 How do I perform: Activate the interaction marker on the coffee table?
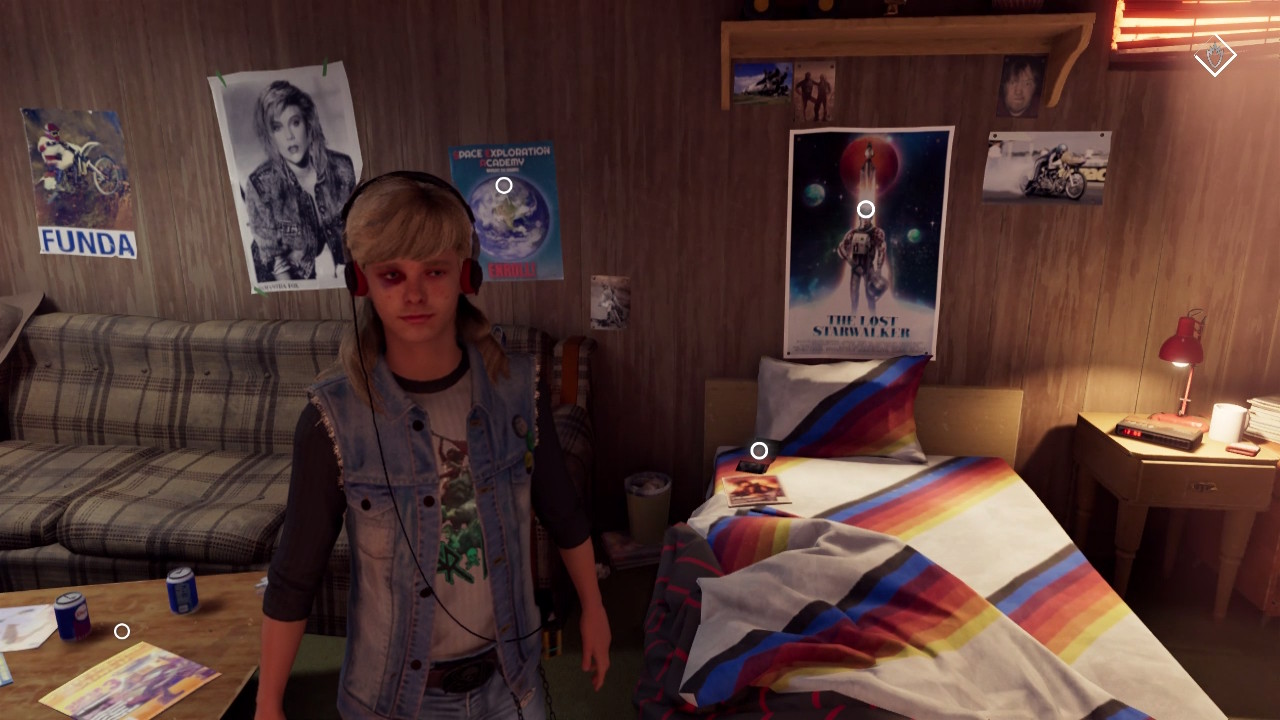point(122,631)
